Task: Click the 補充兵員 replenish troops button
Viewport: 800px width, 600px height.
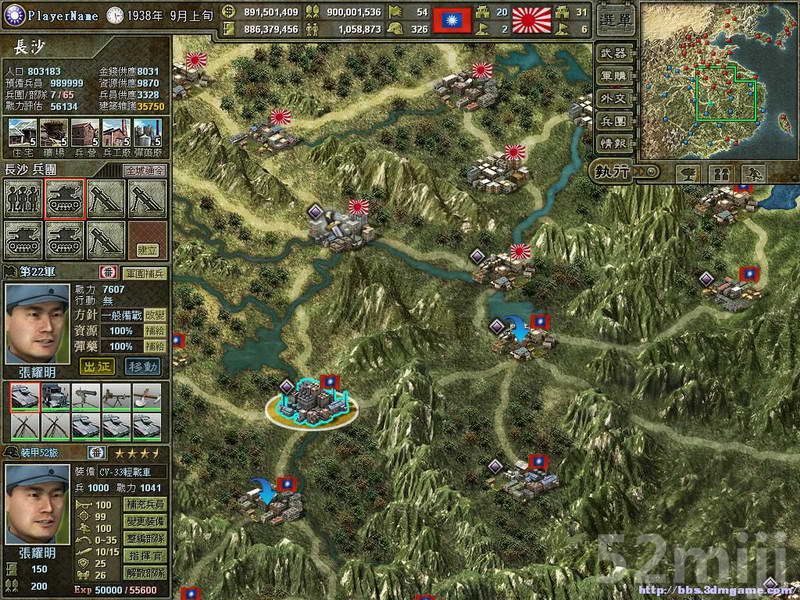Action: coord(144,506)
